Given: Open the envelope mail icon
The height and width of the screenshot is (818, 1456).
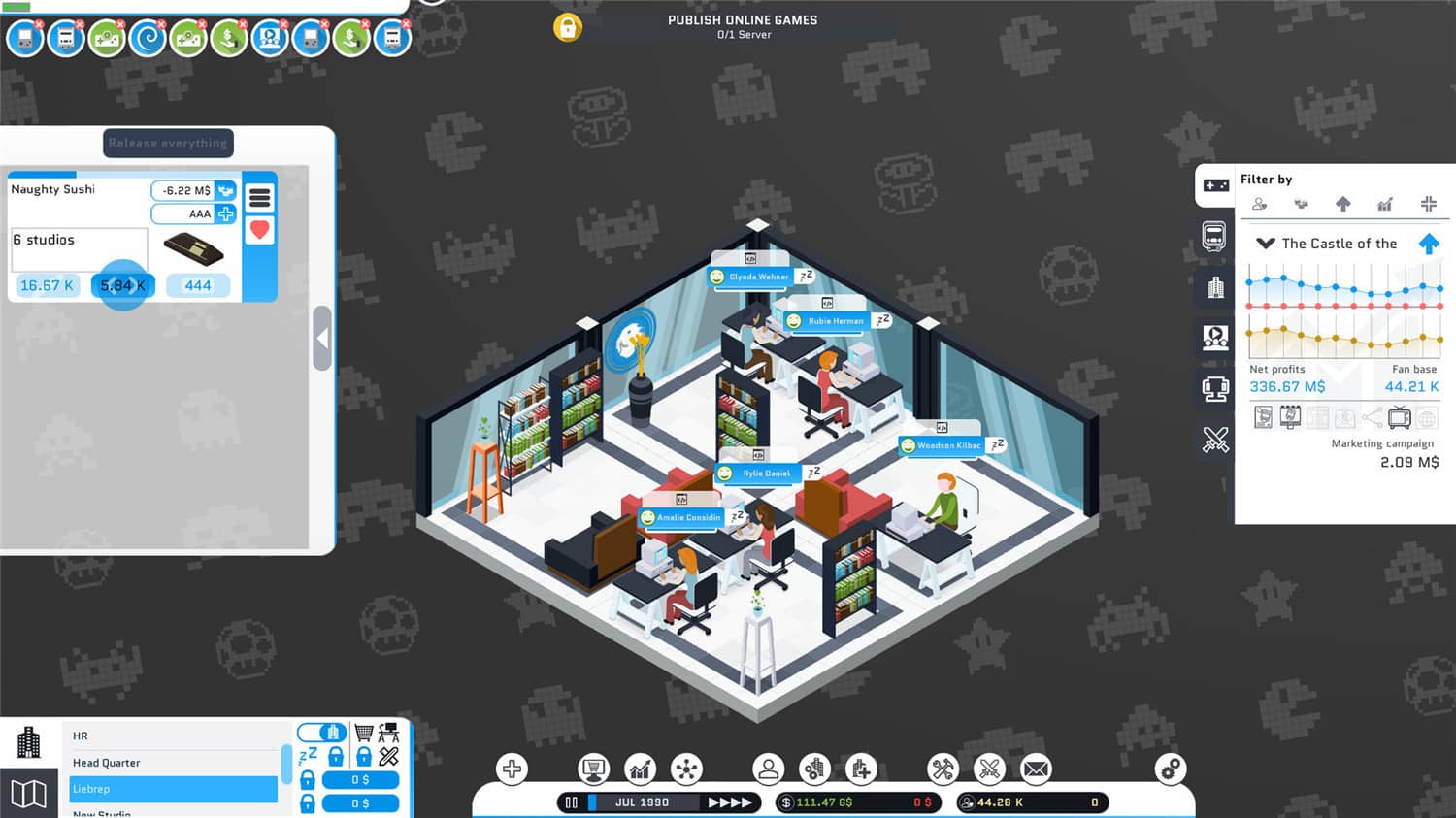Looking at the screenshot, I should pyautogui.click(x=1036, y=769).
